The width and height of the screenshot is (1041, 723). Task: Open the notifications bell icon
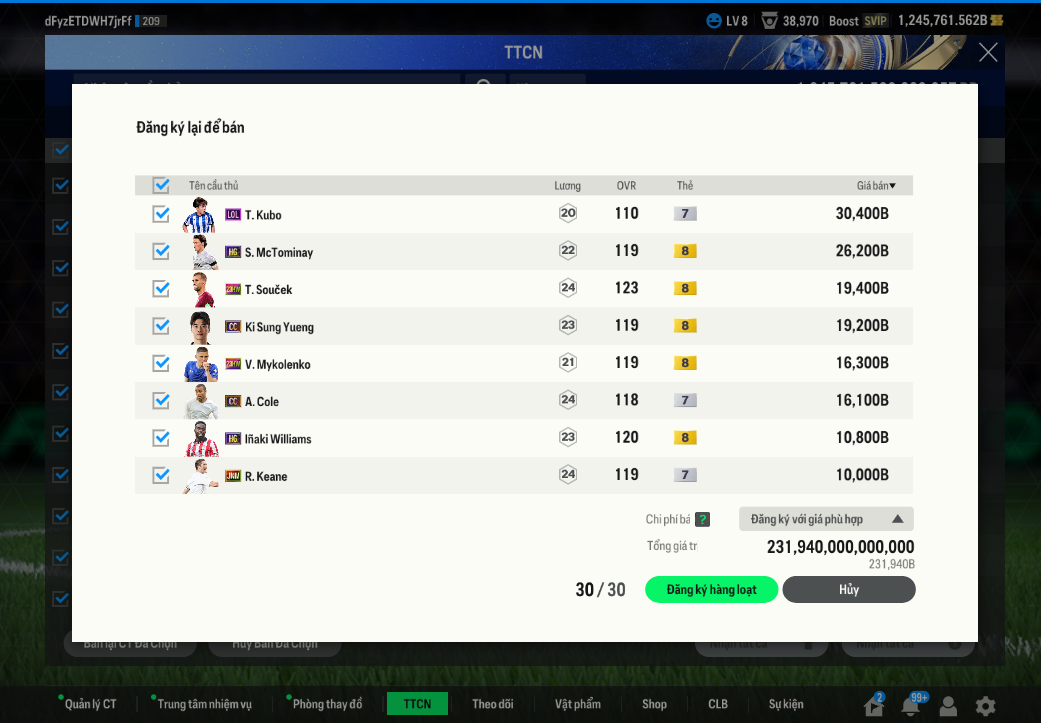point(910,706)
